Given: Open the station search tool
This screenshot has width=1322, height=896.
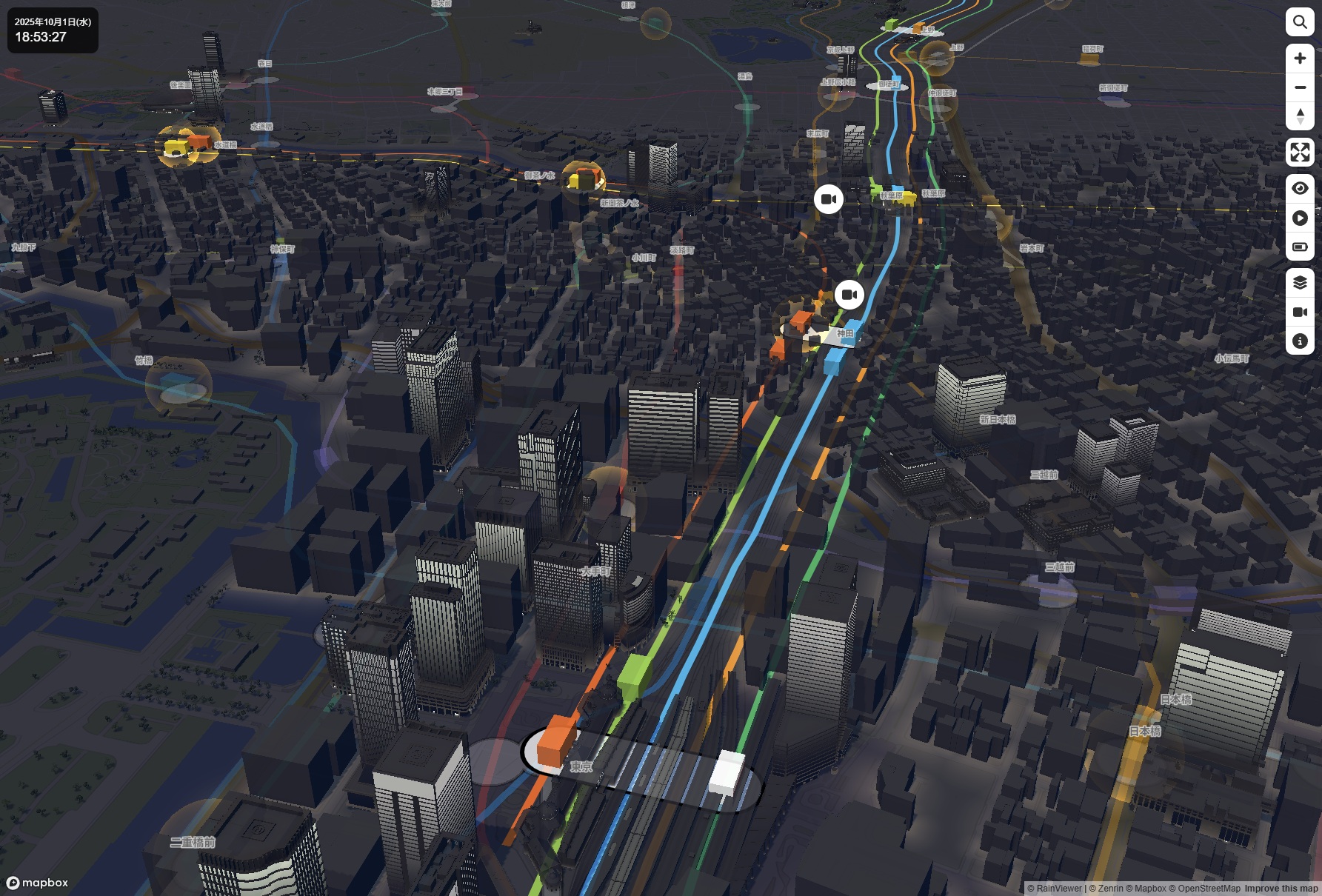Looking at the screenshot, I should (1300, 22).
